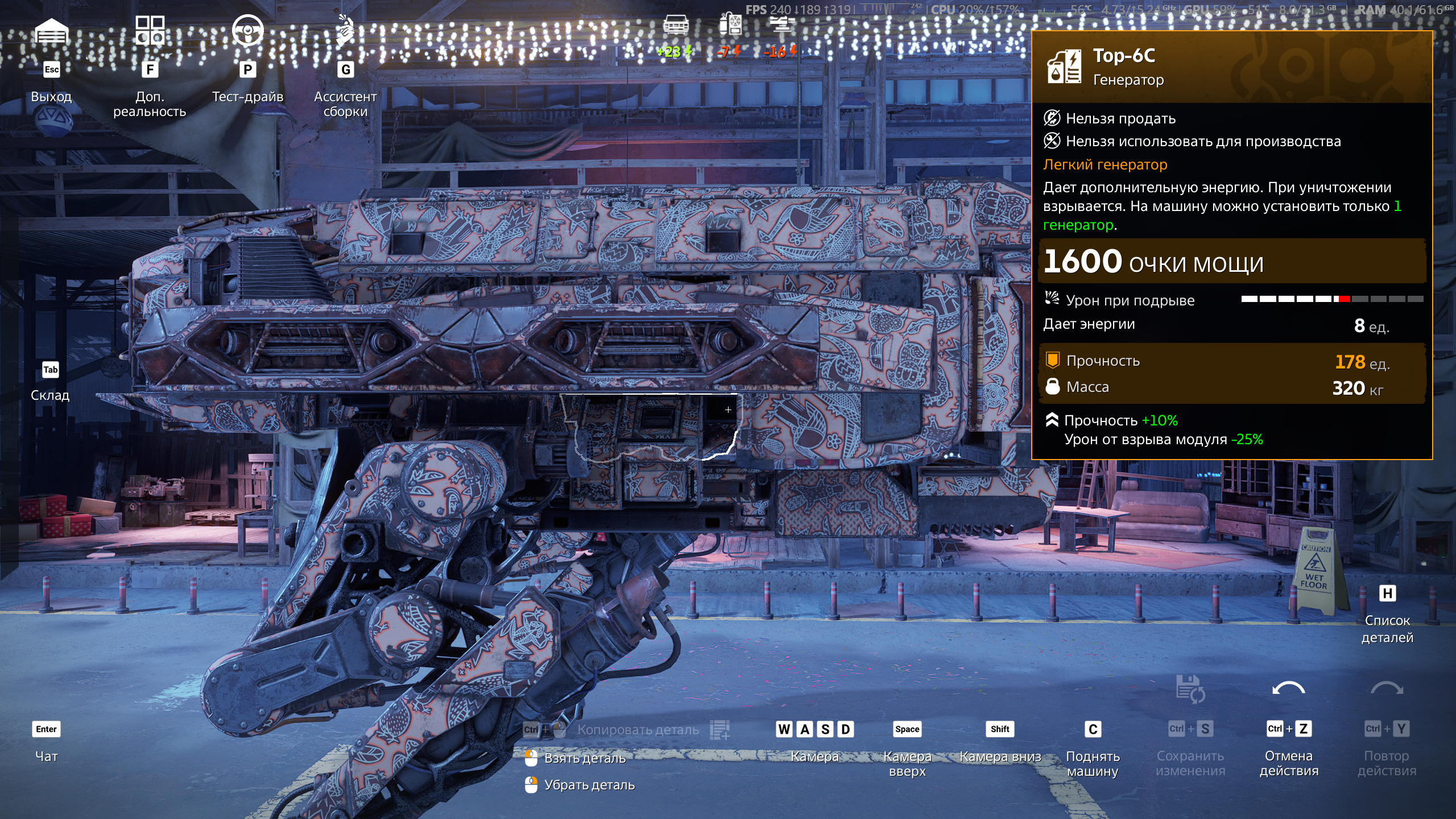This screenshot has width=1456, height=819.
Task: Open the Чат window
Action: tap(47, 730)
